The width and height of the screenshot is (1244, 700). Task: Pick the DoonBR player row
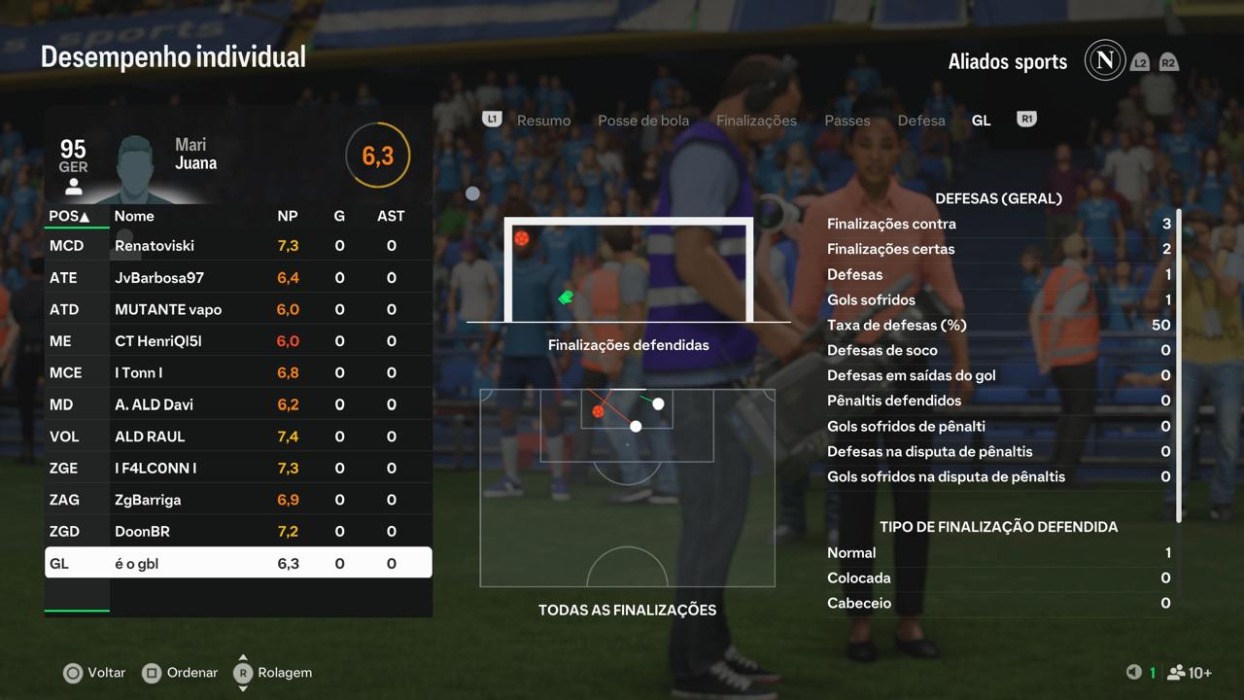tap(238, 531)
